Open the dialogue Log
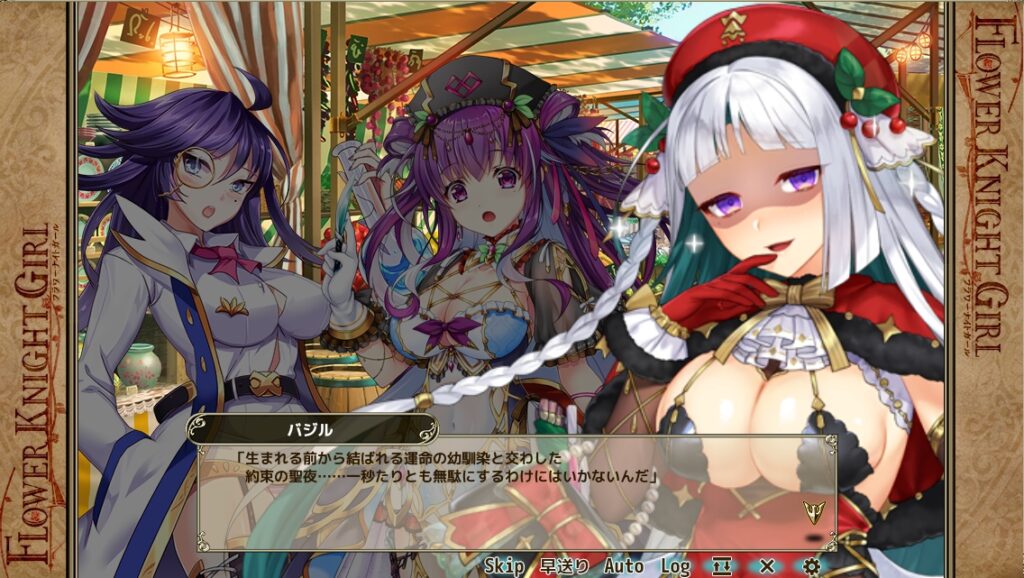1024x578 pixels. (x=676, y=566)
